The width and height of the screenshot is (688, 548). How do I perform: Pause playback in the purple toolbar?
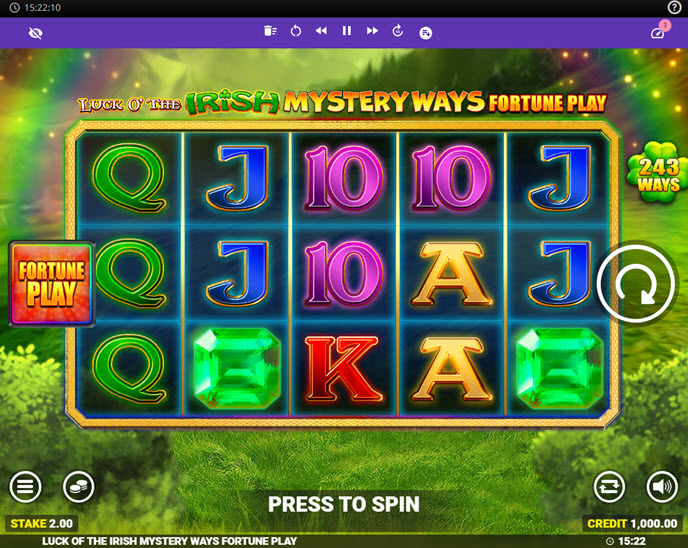[x=347, y=32]
